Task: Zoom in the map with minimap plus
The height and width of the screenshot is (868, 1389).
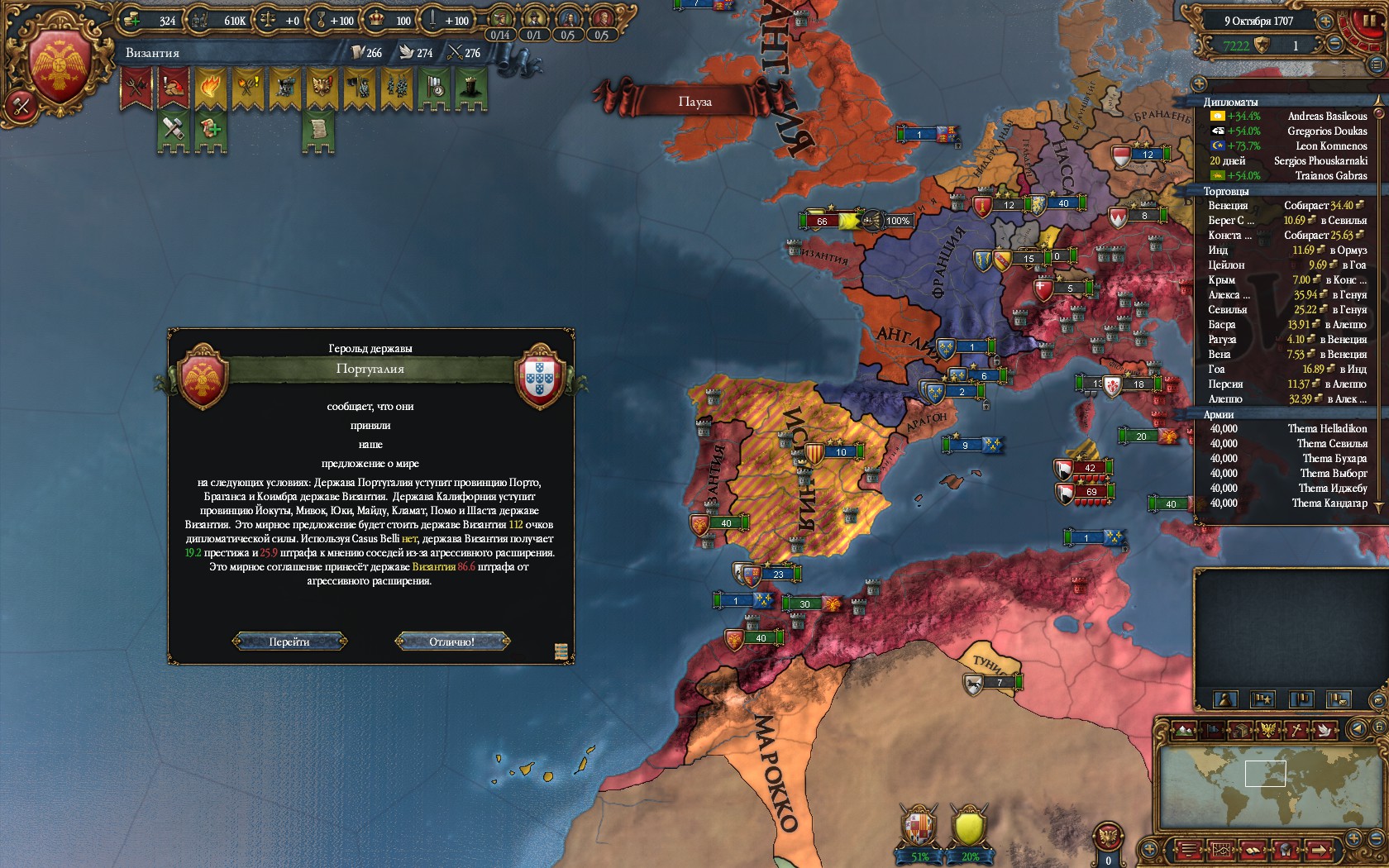Action: tap(1353, 839)
